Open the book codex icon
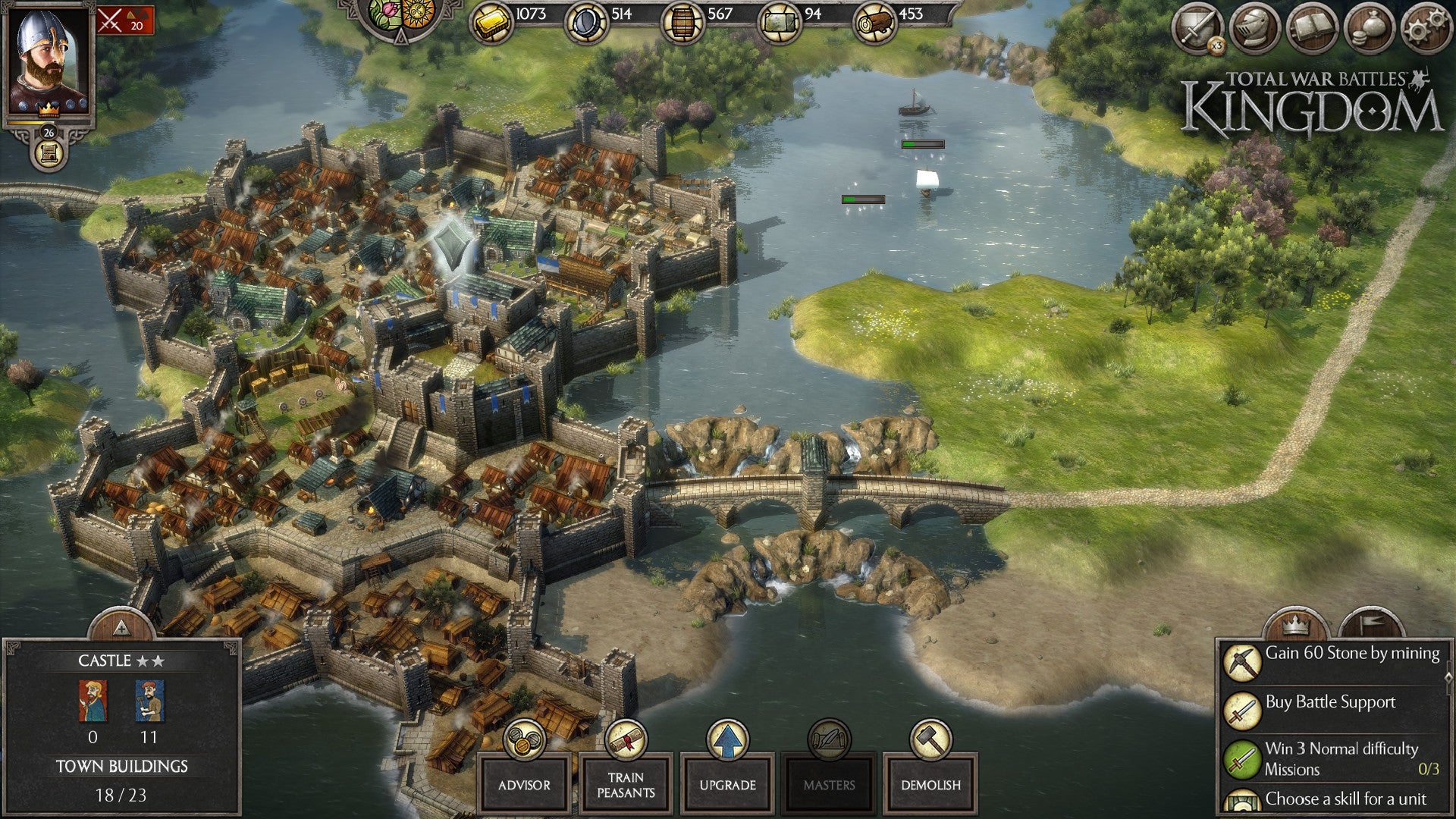The width and height of the screenshot is (1456, 819). [x=1312, y=30]
